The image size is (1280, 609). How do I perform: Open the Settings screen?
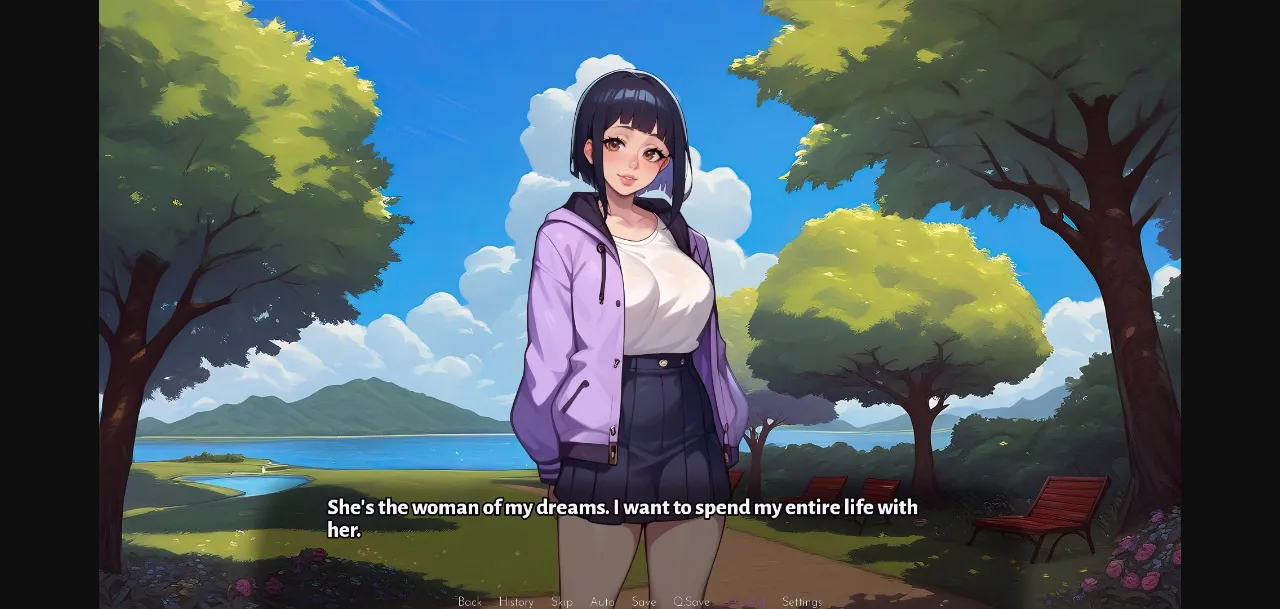[x=802, y=602]
